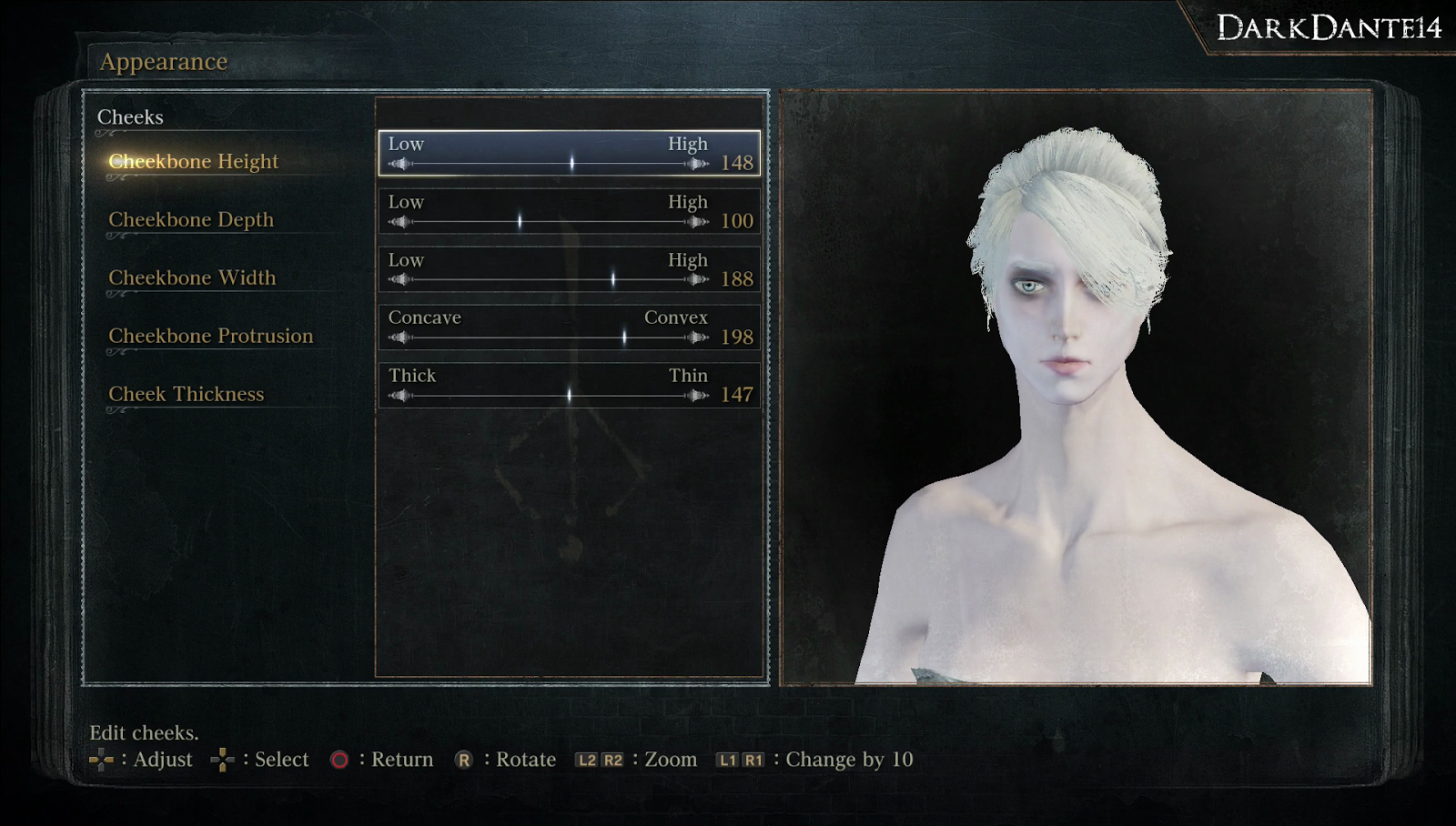Click the R1 Change-by-10 icon
The height and width of the screenshot is (826, 1456).
click(x=754, y=759)
